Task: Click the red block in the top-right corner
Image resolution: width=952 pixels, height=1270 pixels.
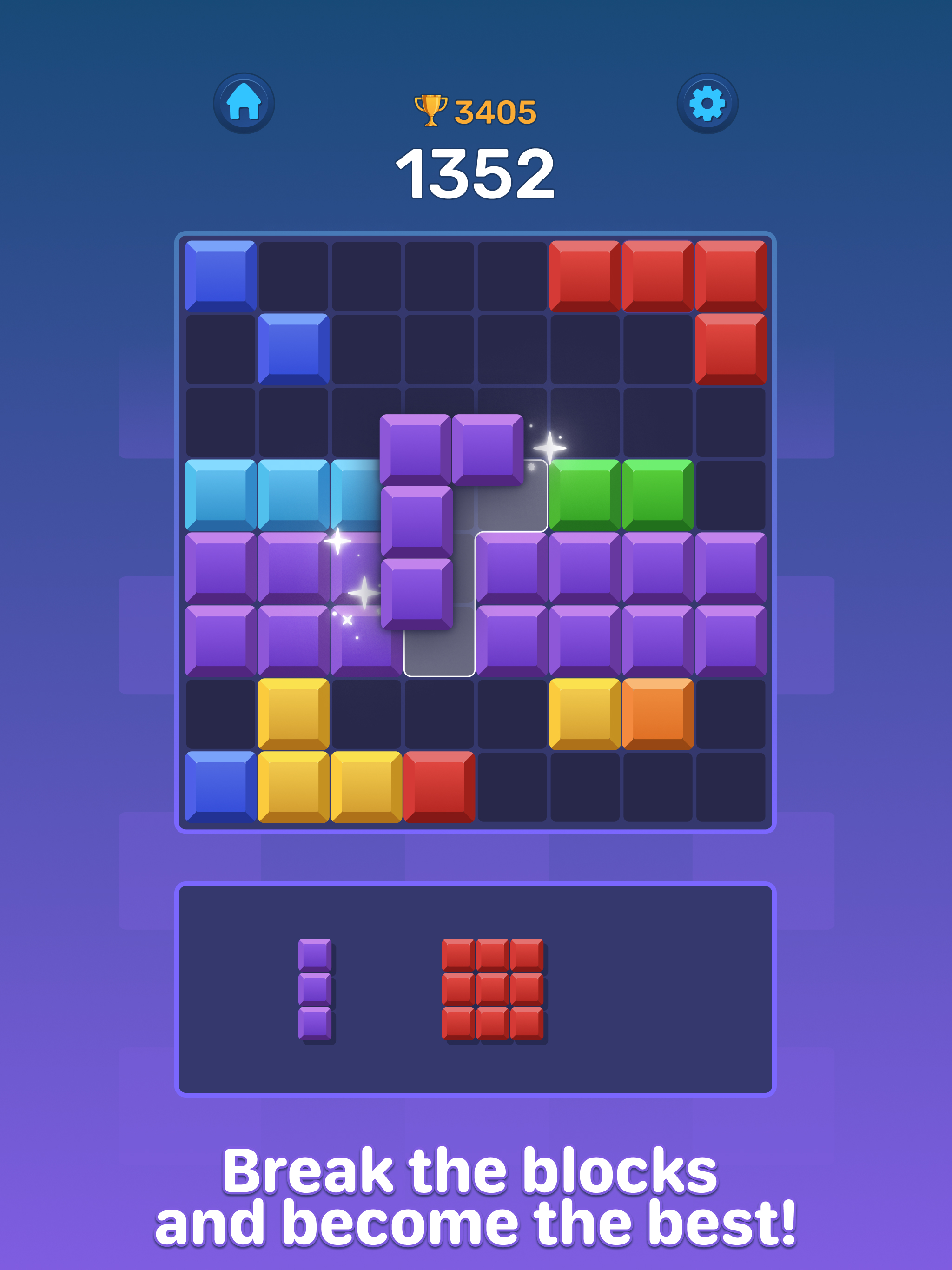Action: 730,276
